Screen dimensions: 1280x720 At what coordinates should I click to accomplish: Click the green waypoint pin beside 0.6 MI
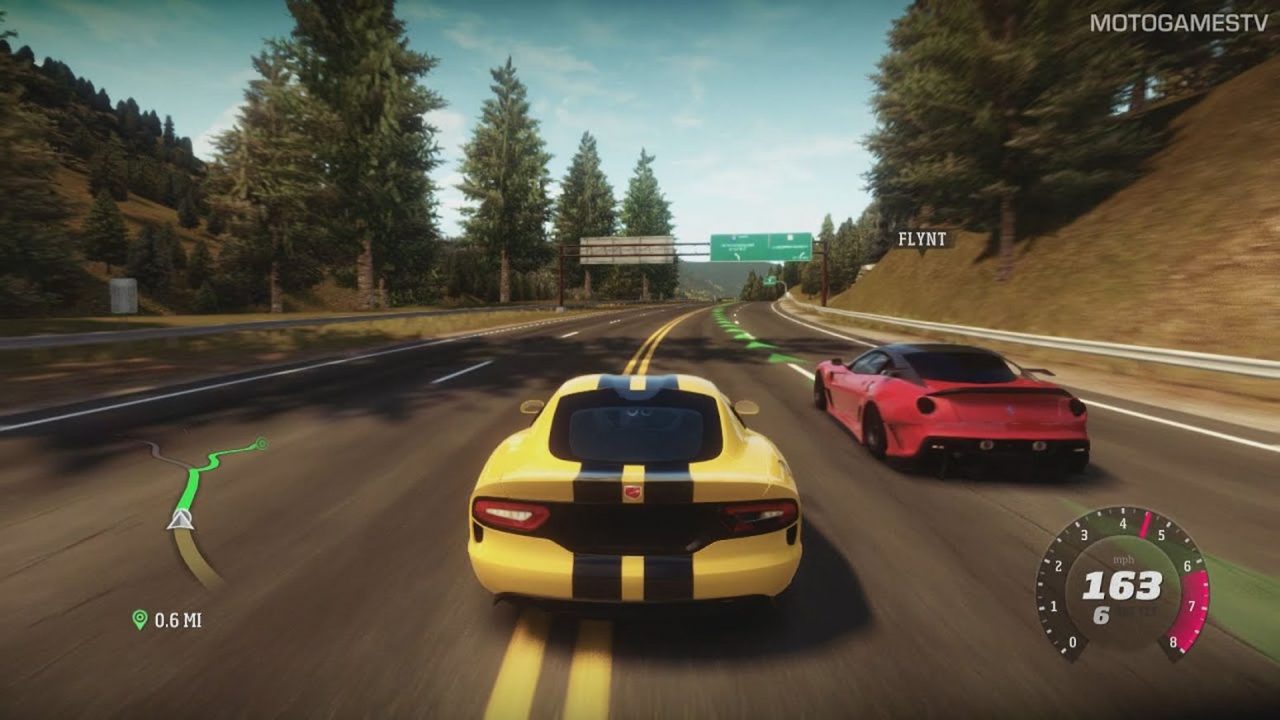(x=140, y=620)
